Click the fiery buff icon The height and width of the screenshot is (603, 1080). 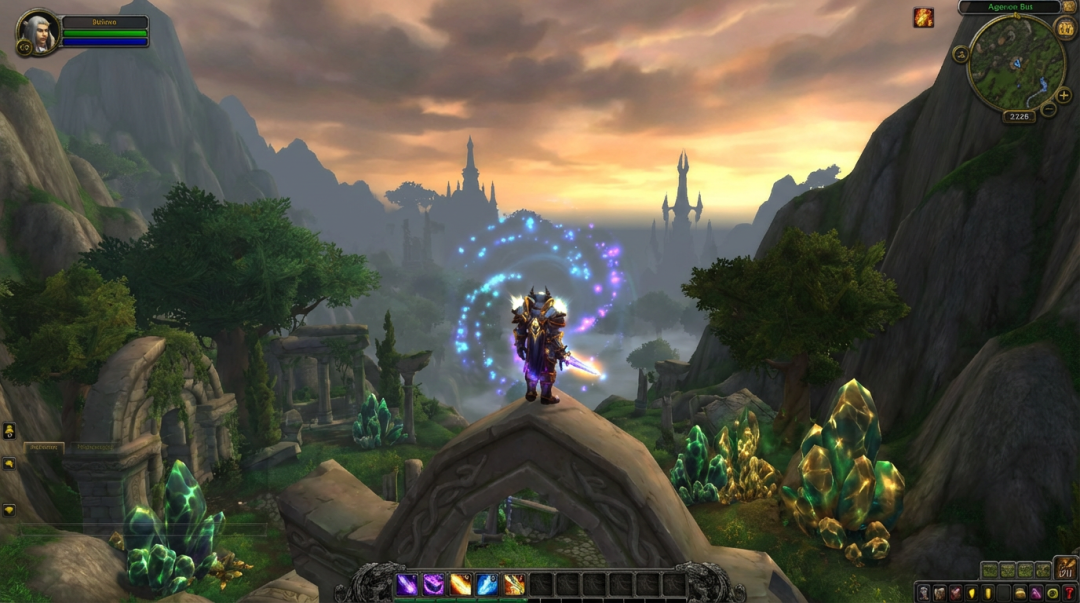coord(923,17)
